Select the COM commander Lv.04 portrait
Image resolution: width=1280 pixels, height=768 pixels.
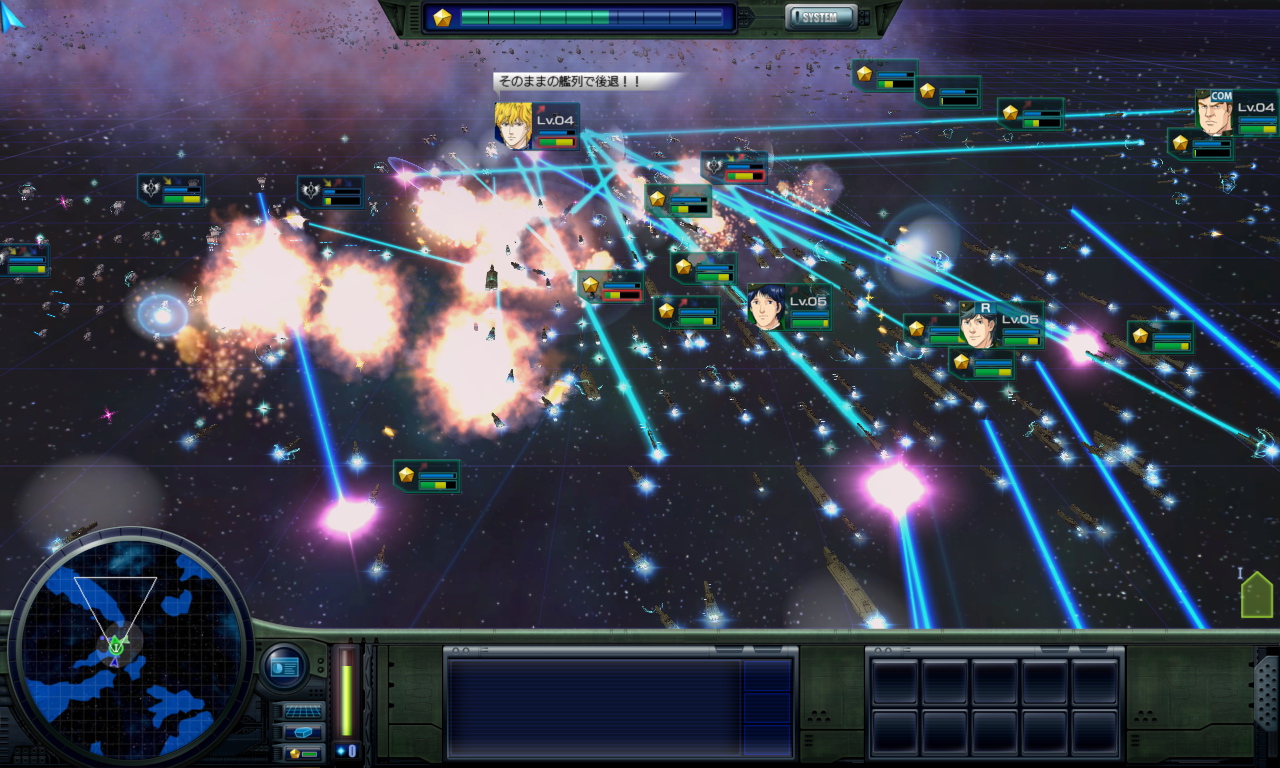pos(1214,113)
